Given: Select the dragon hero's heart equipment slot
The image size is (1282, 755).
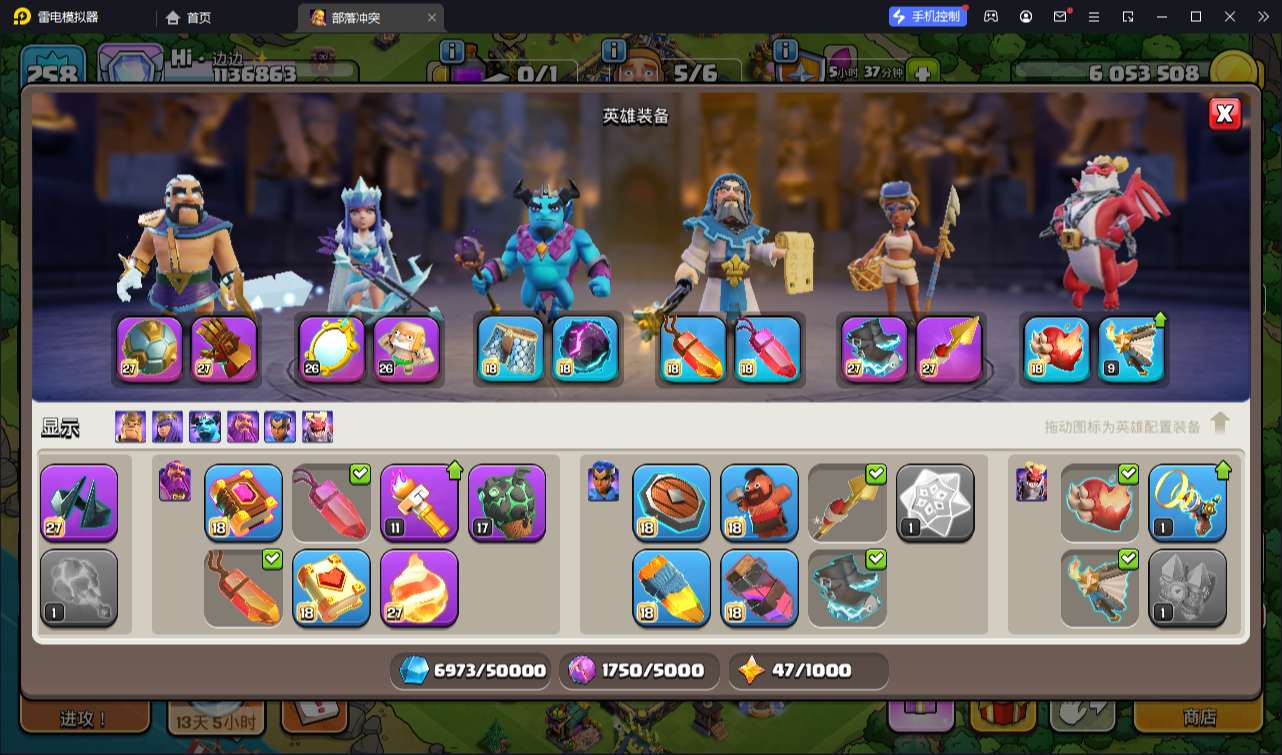Looking at the screenshot, I should [x=1057, y=349].
